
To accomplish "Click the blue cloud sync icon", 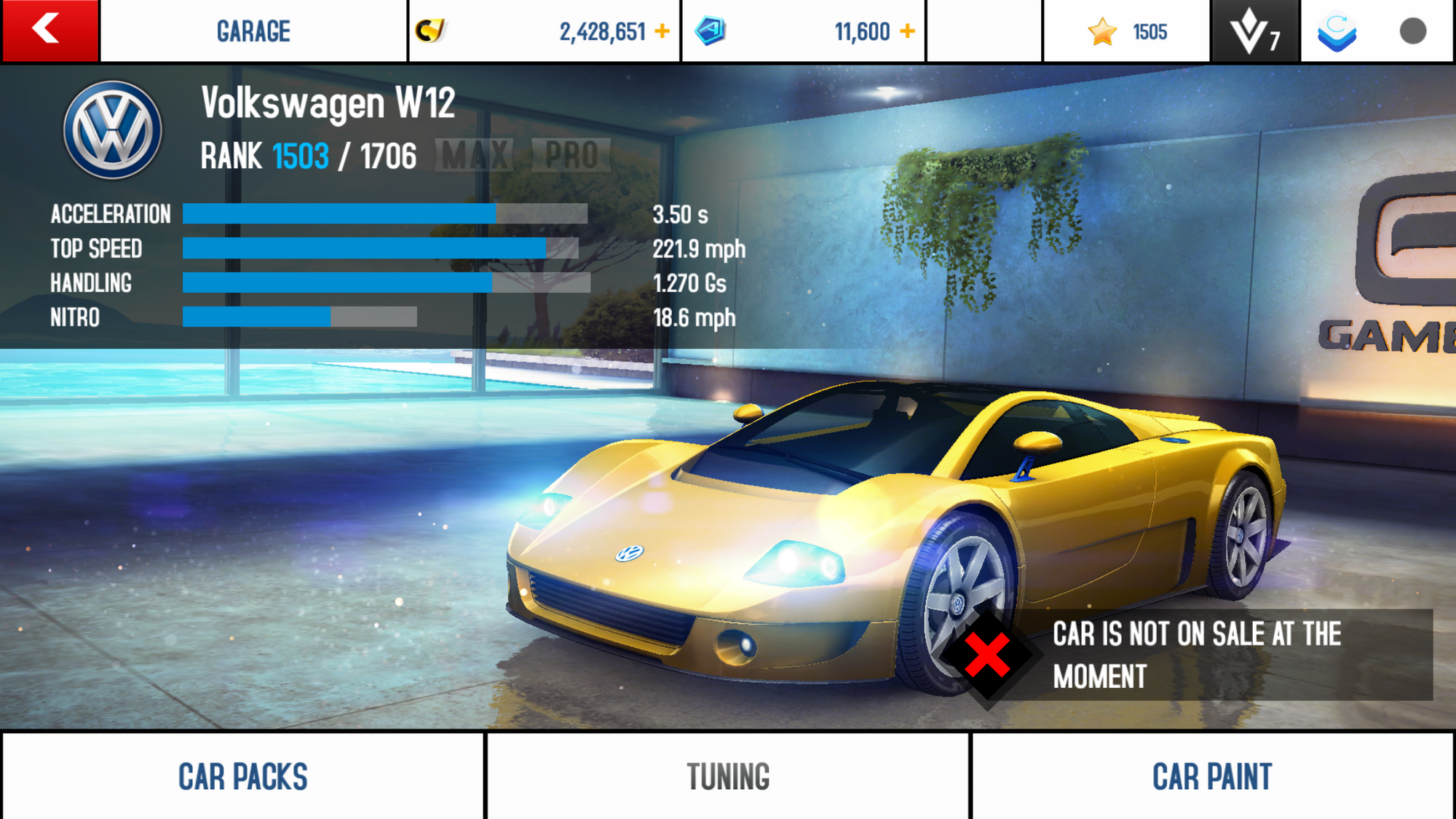I will click(x=1337, y=31).
